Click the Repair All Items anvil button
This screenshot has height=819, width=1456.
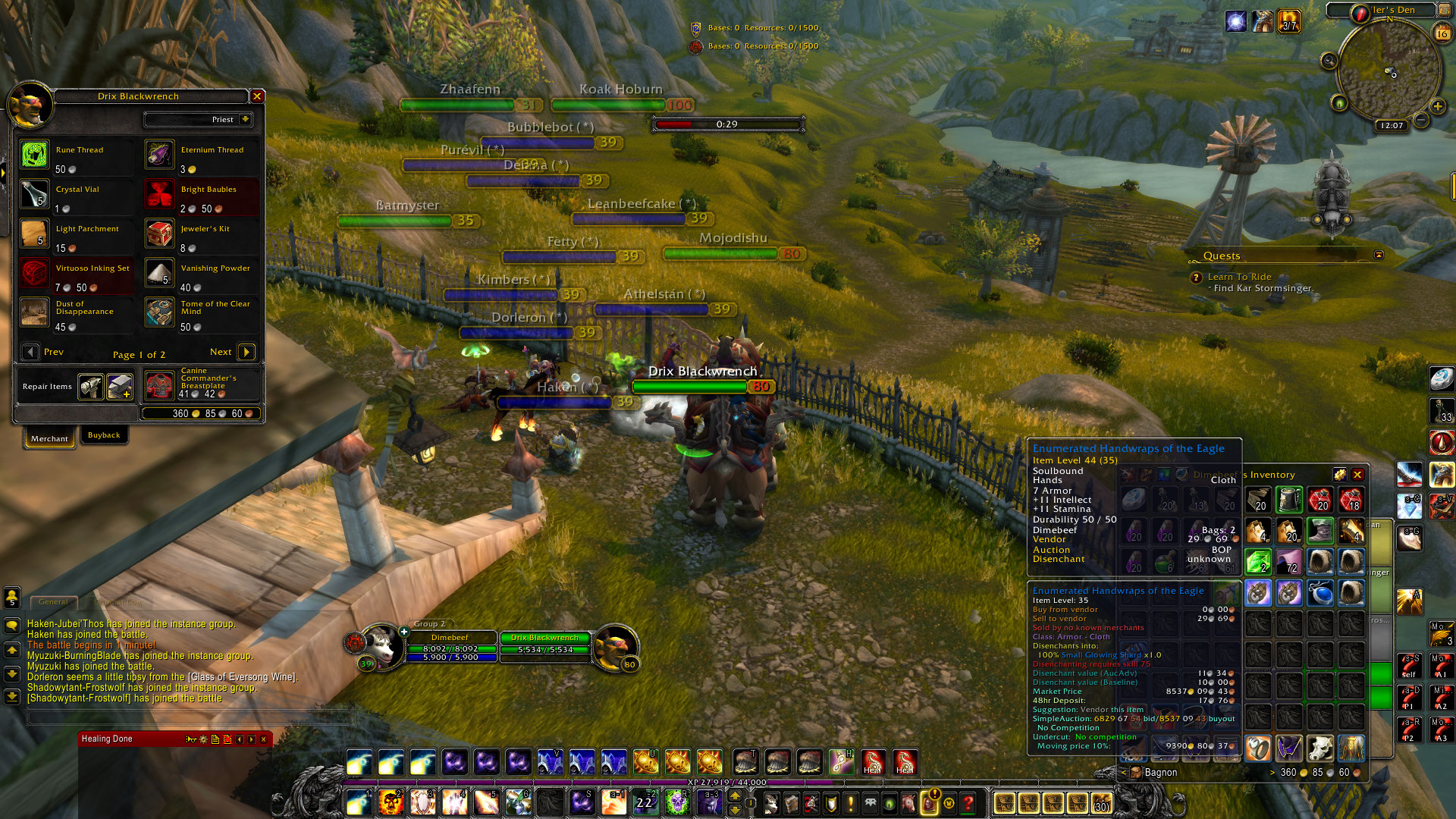tap(120, 387)
